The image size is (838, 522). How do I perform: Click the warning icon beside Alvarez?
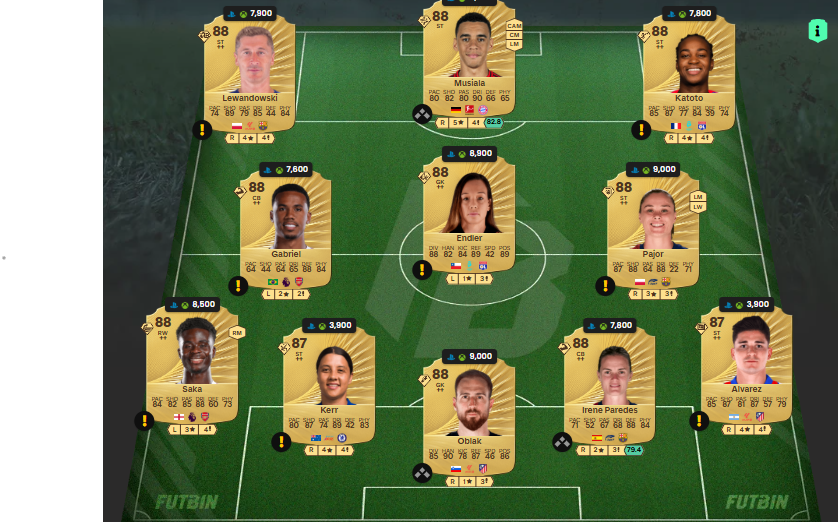(x=699, y=421)
